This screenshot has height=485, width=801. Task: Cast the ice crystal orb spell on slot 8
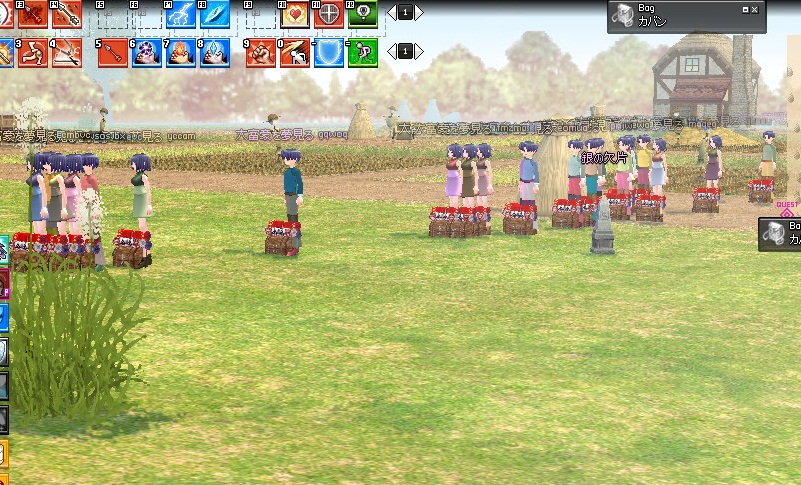pyautogui.click(x=215, y=51)
